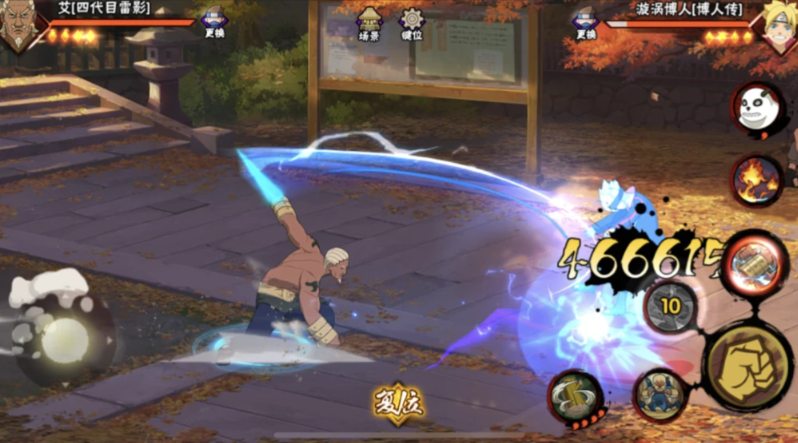The height and width of the screenshot is (443, 798).
Task: Click 更换 next to the Raikage's health bar
Action: click(214, 24)
